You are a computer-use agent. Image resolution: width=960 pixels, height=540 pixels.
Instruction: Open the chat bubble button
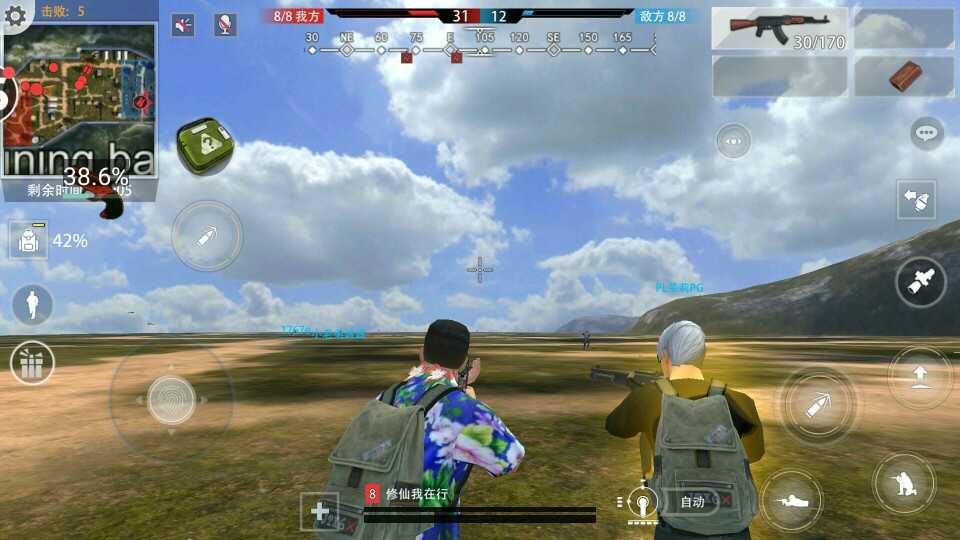point(927,134)
